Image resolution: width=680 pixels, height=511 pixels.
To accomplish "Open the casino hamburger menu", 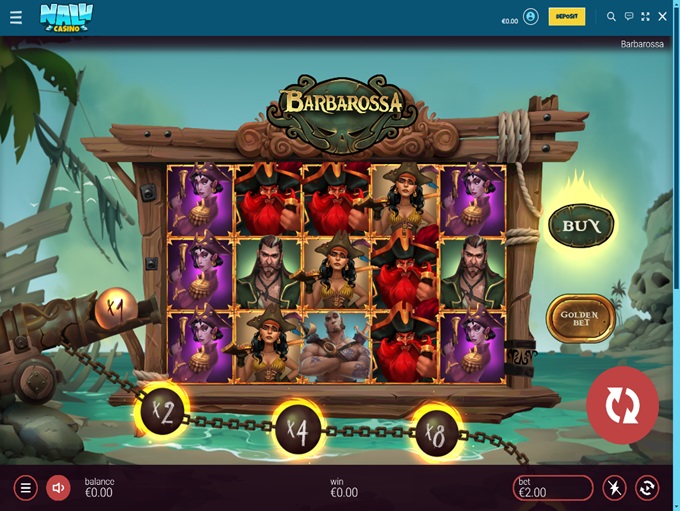I will tap(15, 17).
